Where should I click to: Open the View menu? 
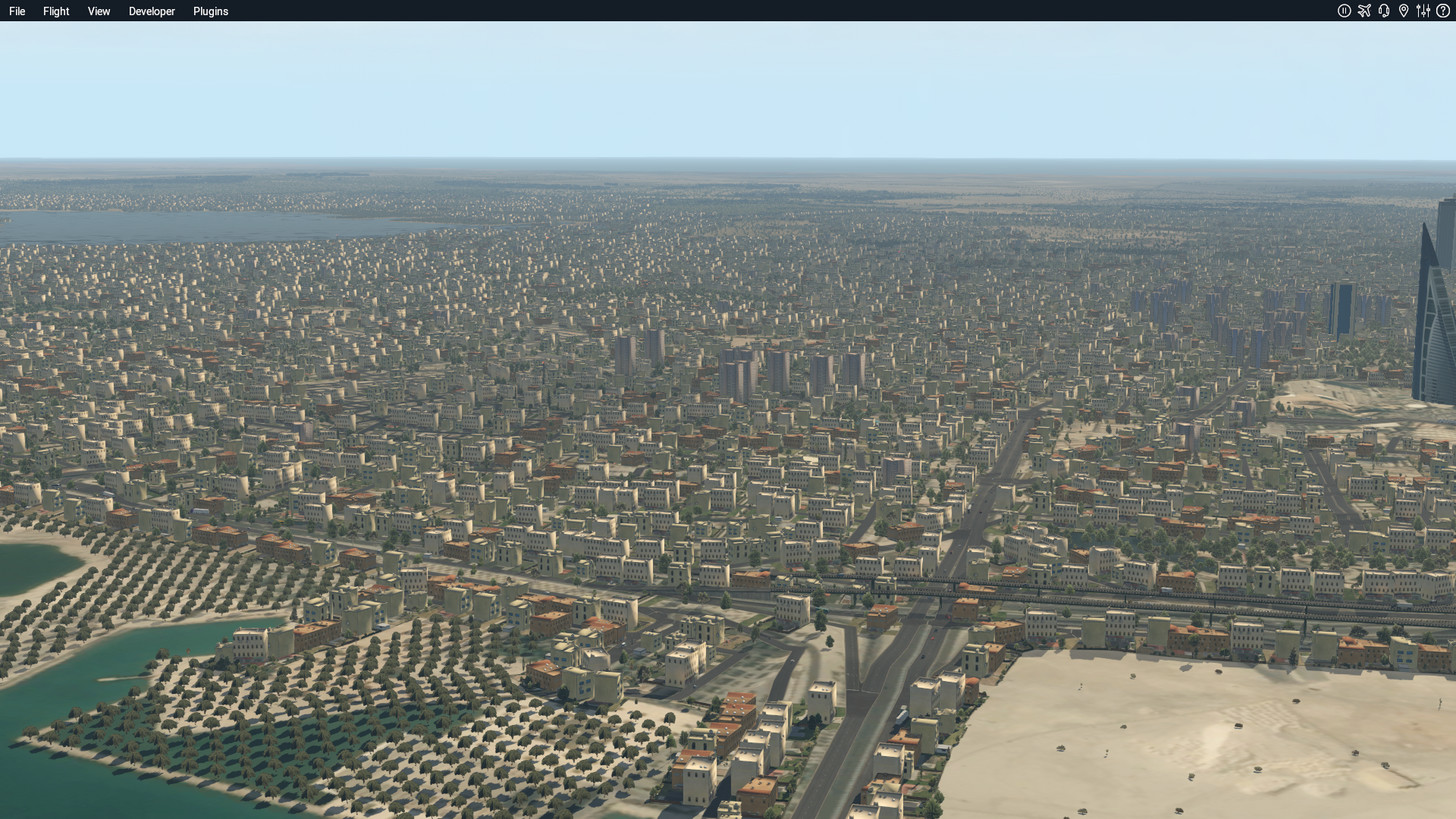click(98, 11)
